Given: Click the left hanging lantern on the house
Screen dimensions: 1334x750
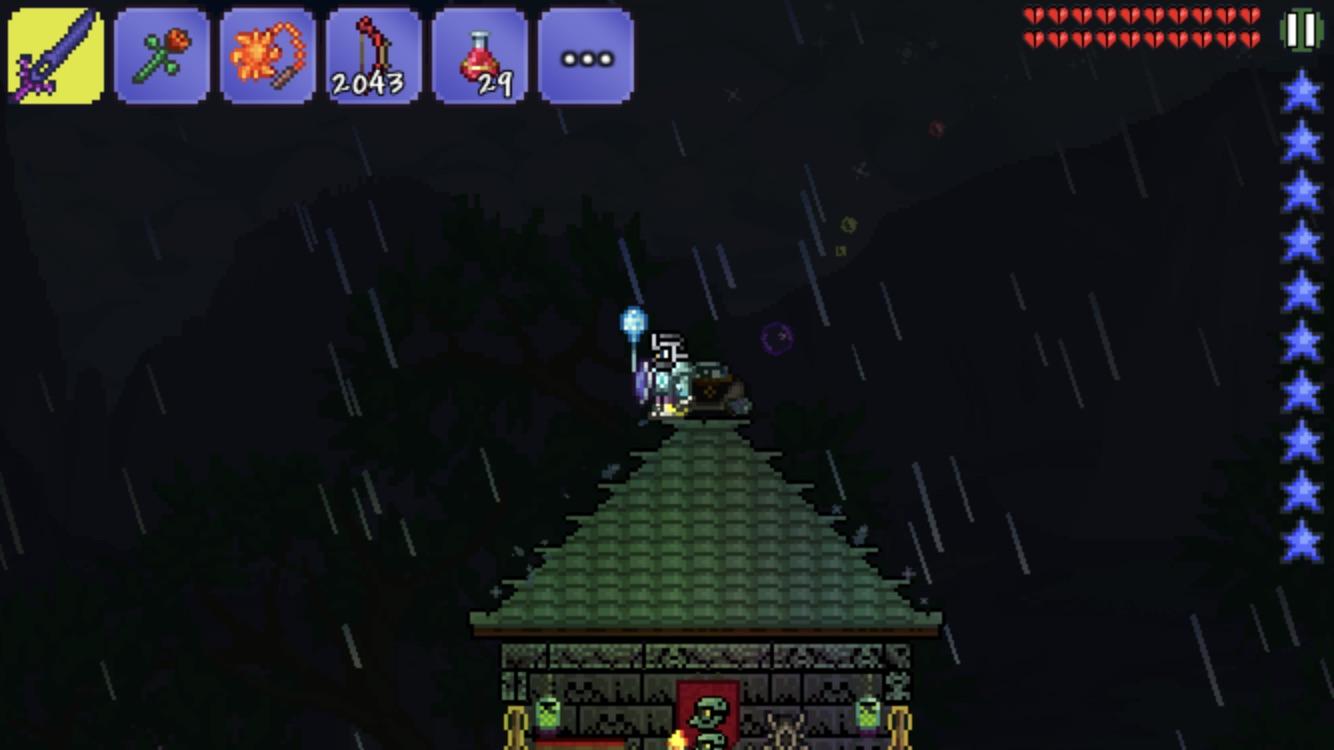Looking at the screenshot, I should click(548, 710).
